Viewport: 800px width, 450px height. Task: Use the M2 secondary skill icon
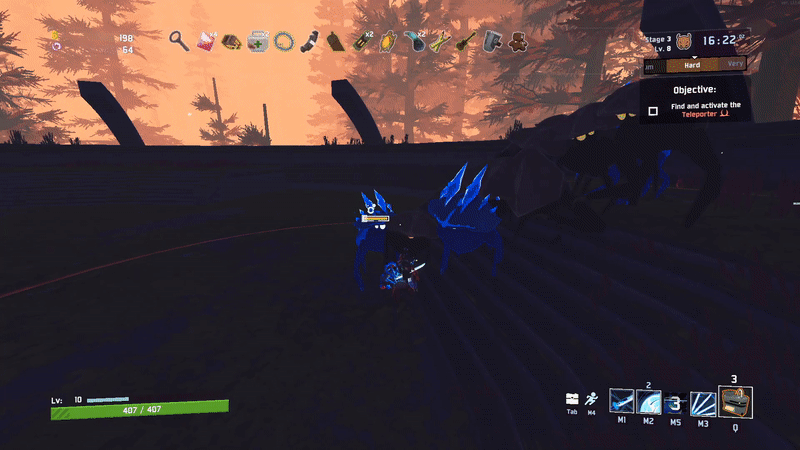[x=648, y=402]
